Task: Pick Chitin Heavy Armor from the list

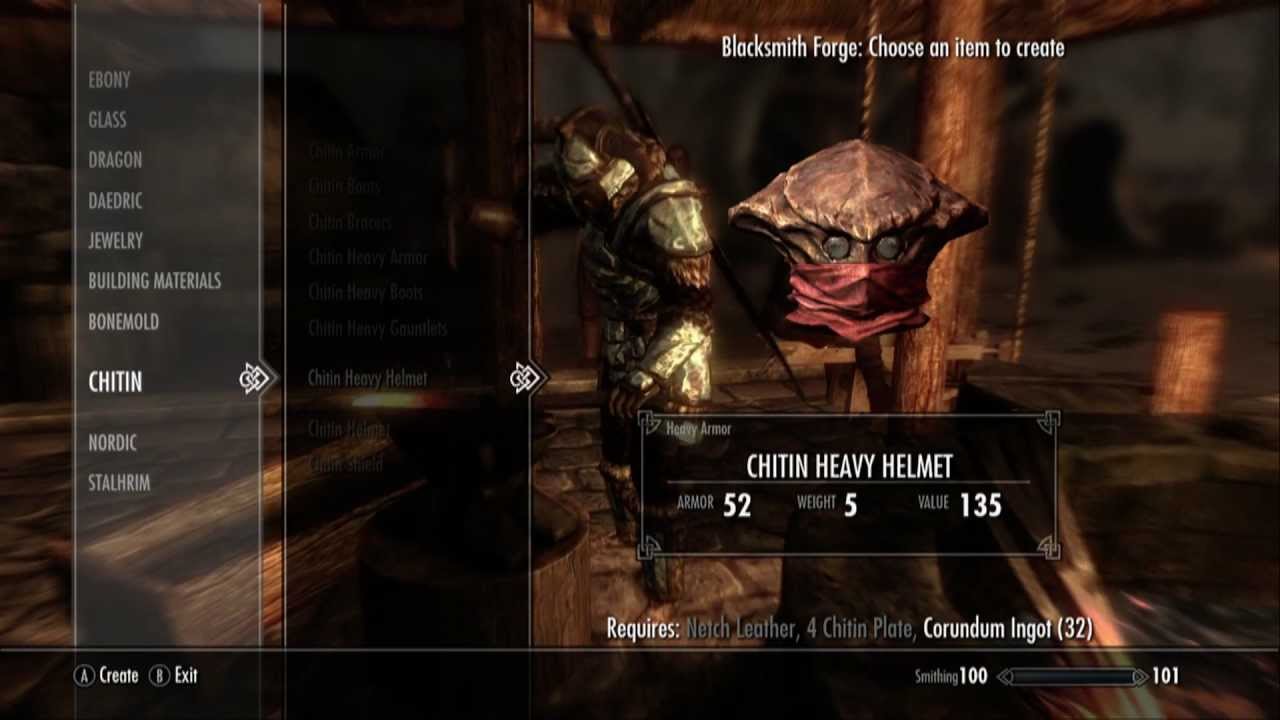Action: point(368,257)
